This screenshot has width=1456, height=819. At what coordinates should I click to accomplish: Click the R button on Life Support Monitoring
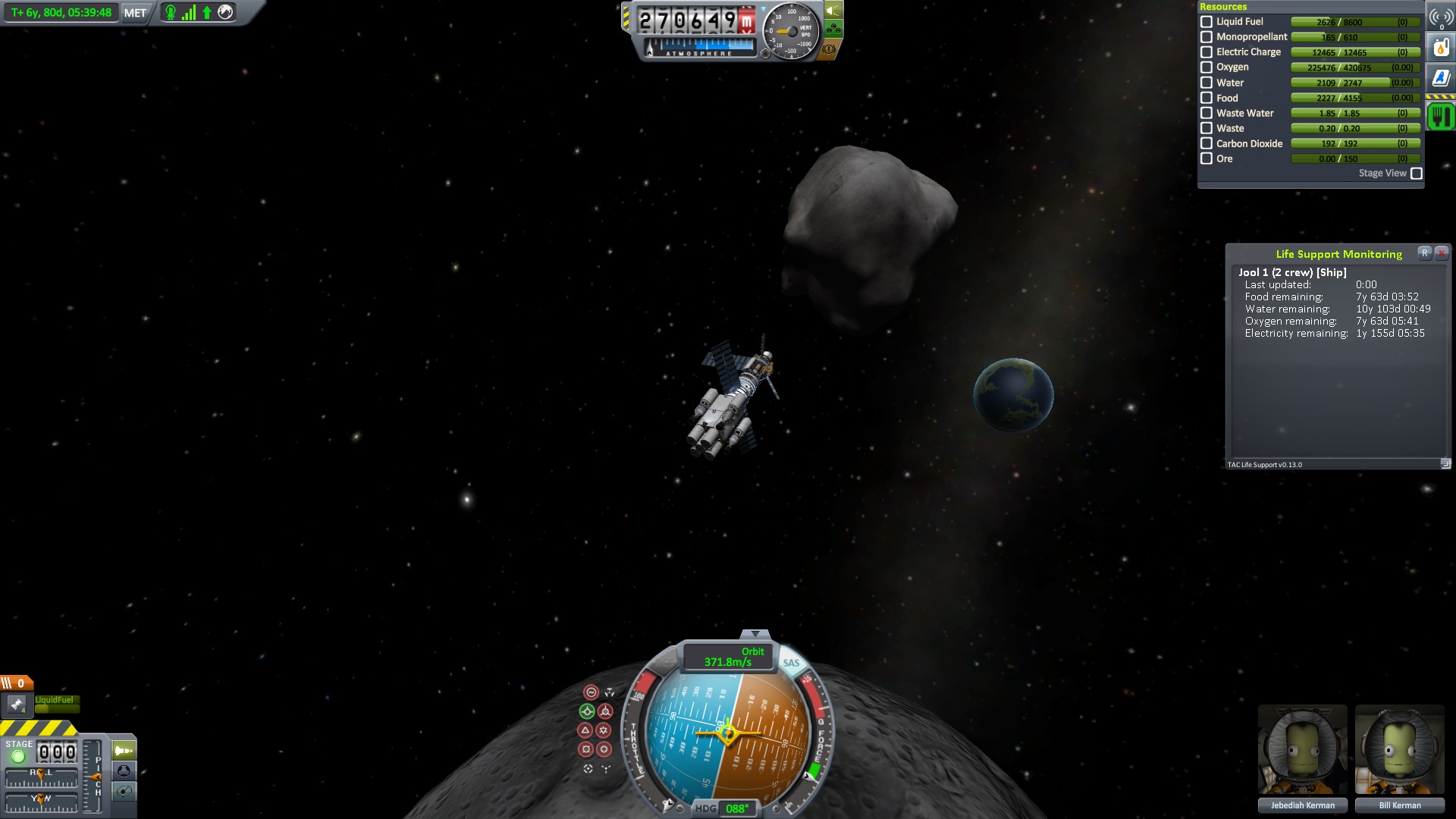click(x=1425, y=253)
